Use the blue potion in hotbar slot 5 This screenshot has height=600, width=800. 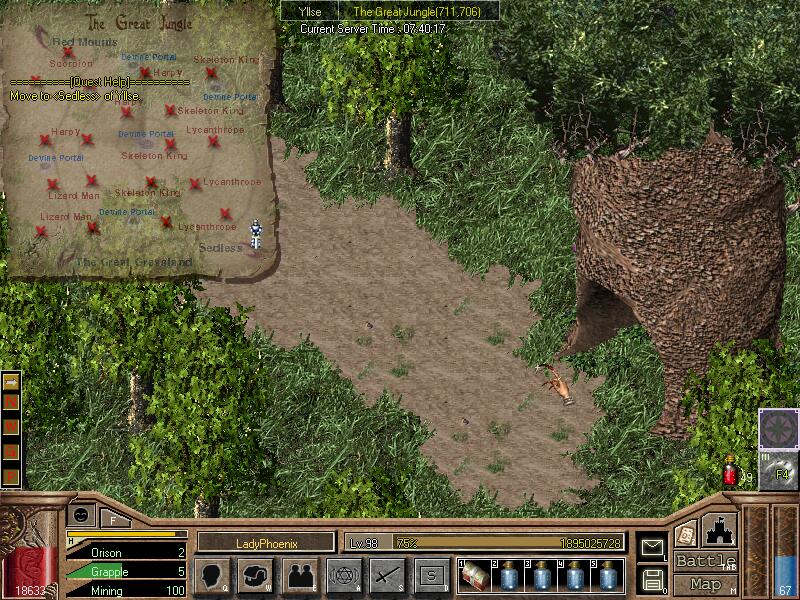pyautogui.click(x=608, y=576)
